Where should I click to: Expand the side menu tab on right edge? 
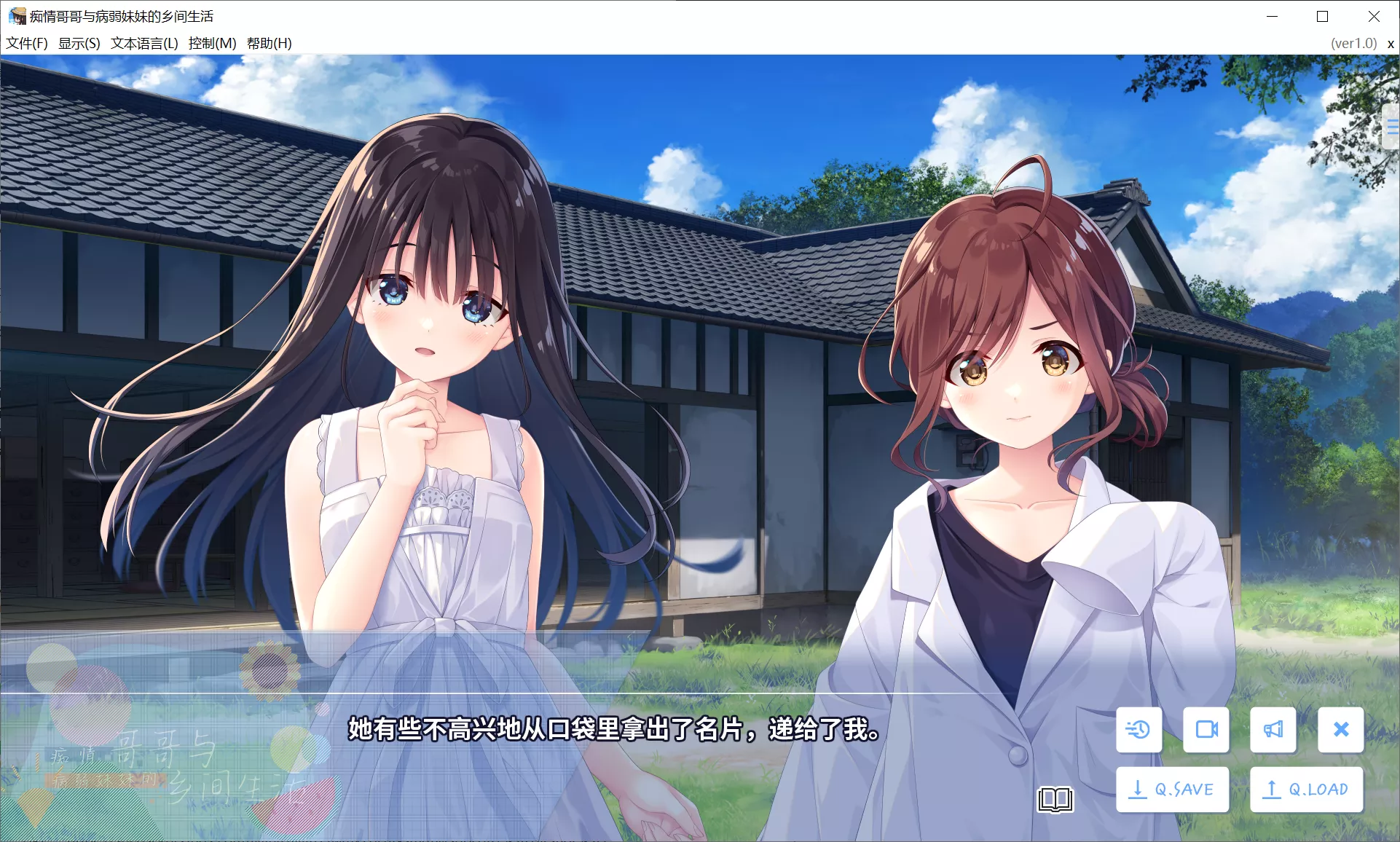(1391, 127)
